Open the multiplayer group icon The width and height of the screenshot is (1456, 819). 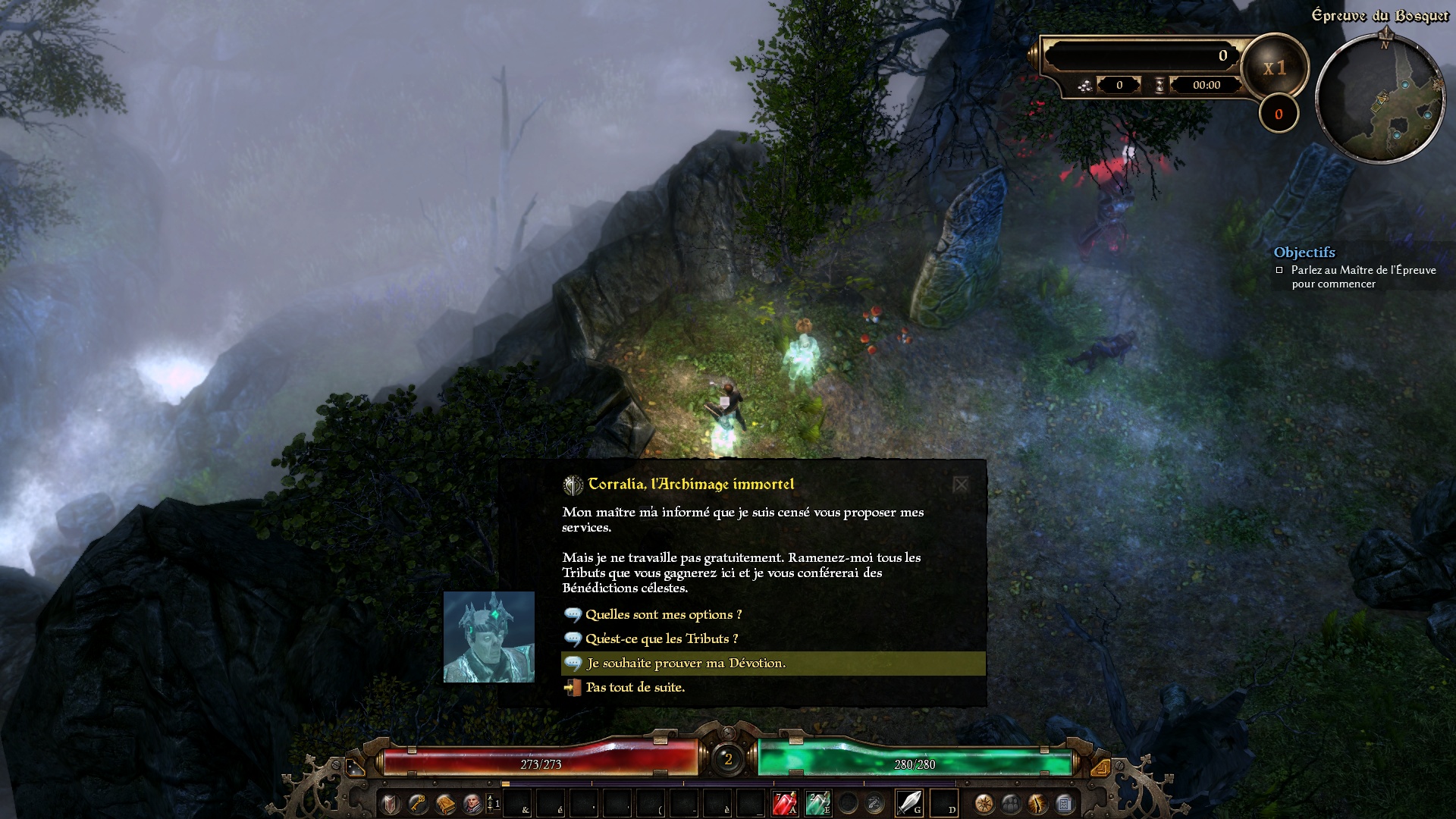click(x=1011, y=803)
